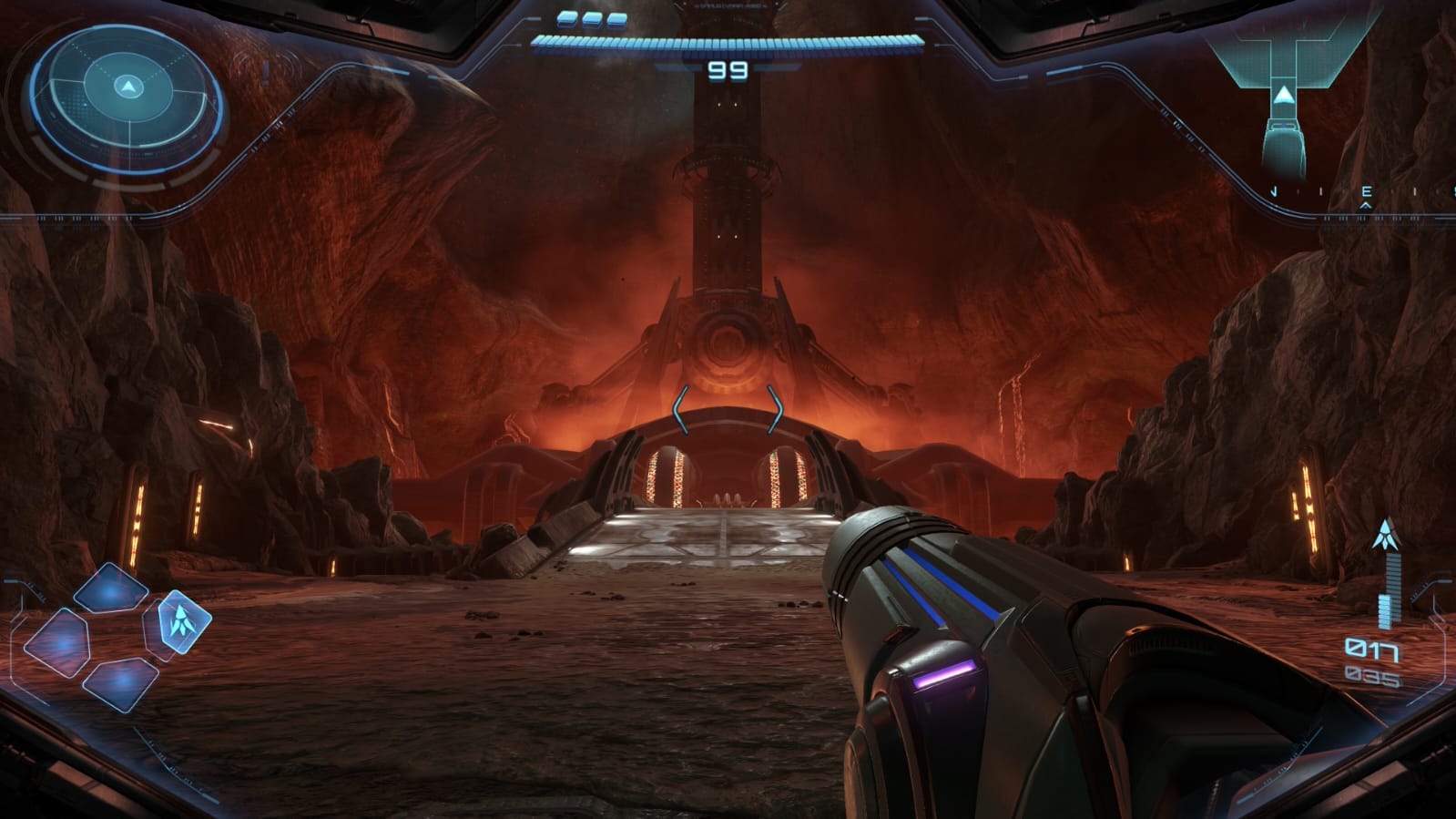This screenshot has width=1456, height=819.
Task: Click the N marker on the compass
Action: pos(1275,190)
